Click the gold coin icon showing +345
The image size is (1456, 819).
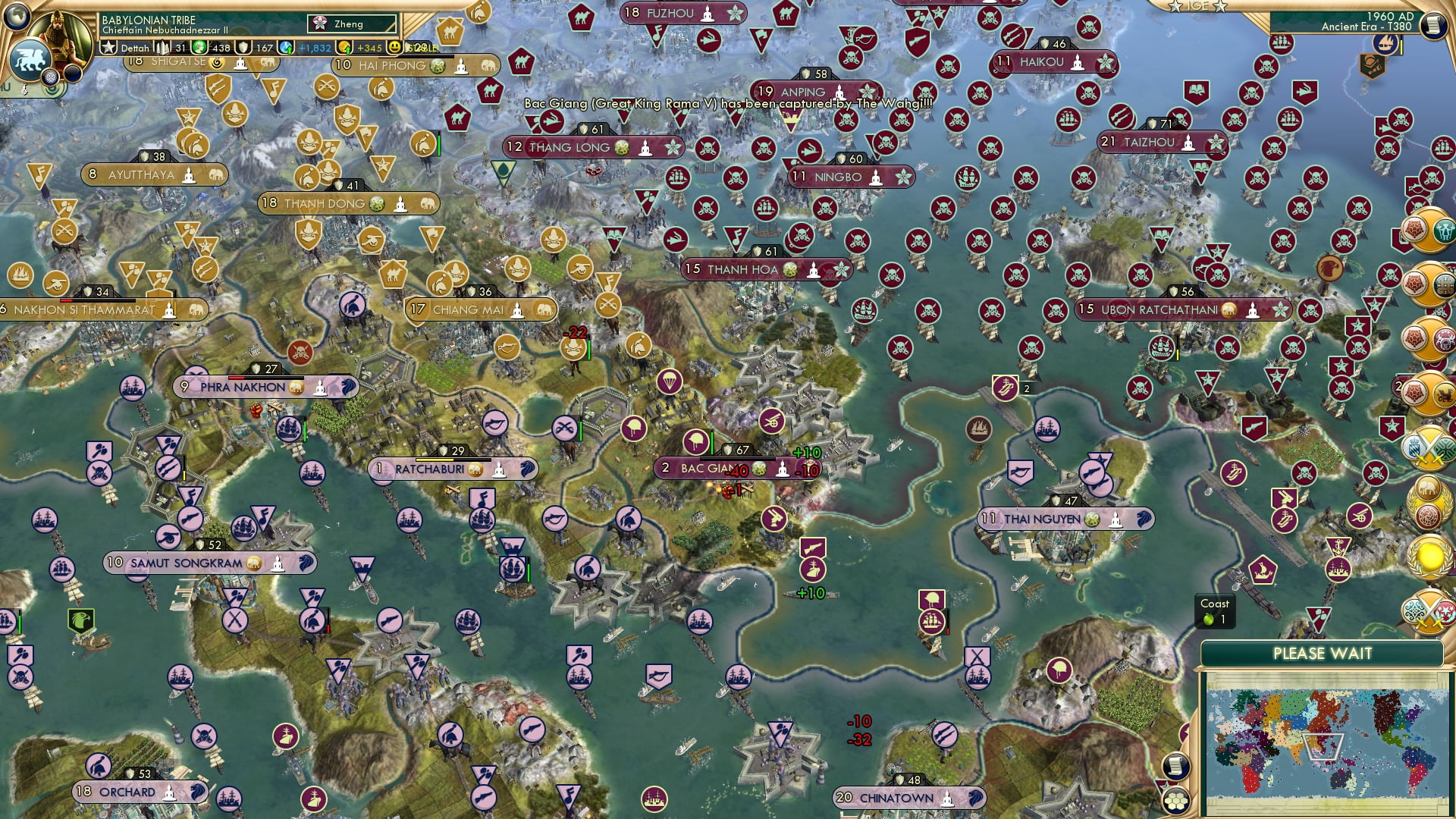345,46
